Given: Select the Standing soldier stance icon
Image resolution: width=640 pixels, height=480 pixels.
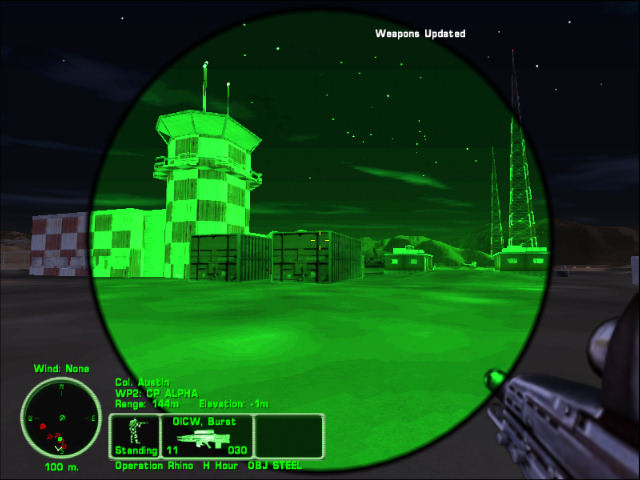Looking at the screenshot, I should [x=135, y=436].
